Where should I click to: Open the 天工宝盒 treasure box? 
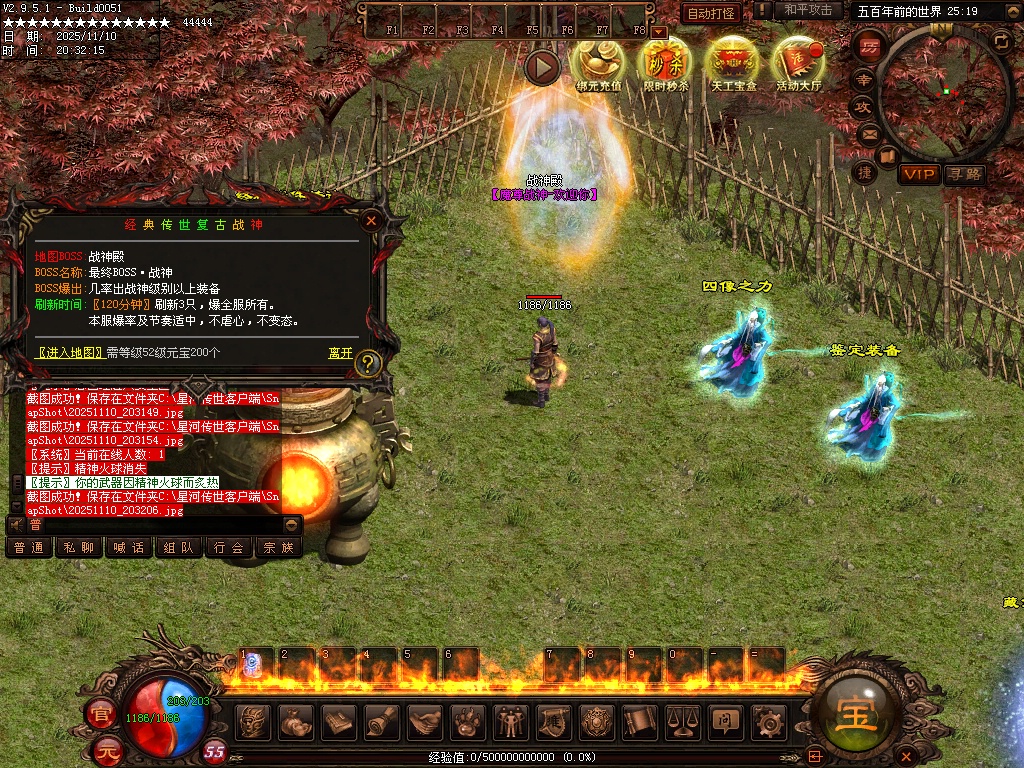[733, 64]
